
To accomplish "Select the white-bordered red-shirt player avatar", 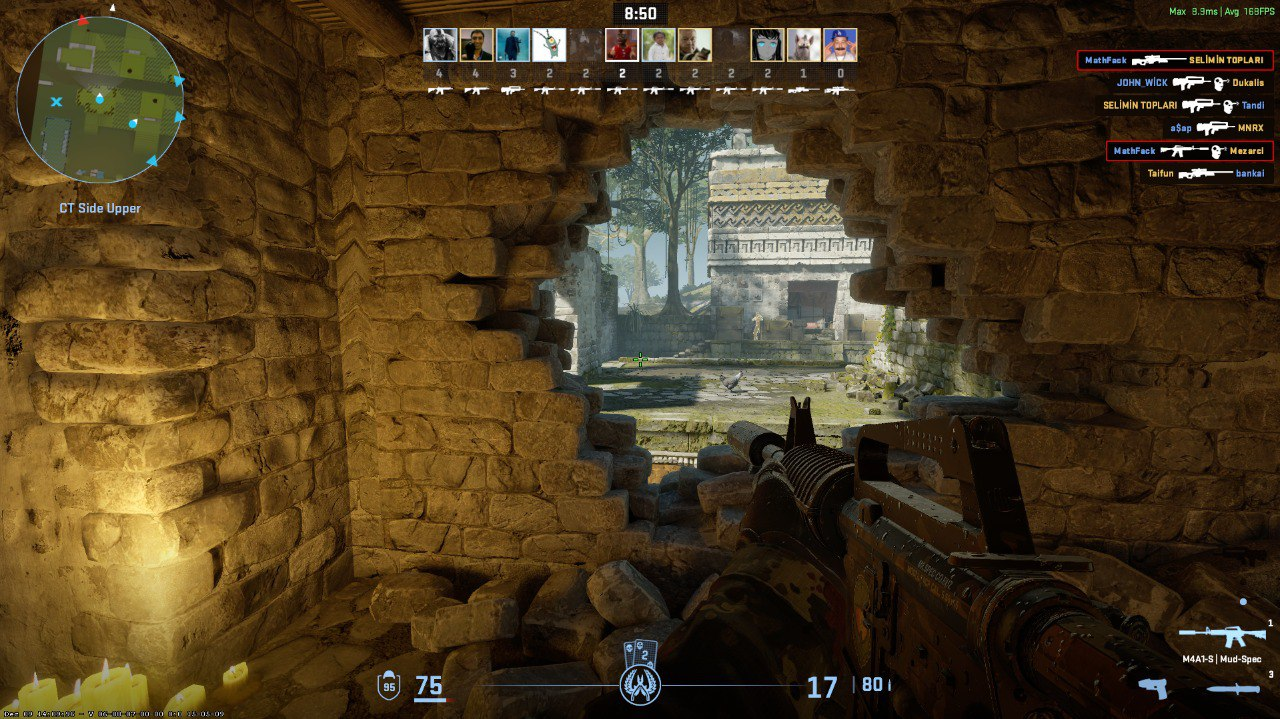I will 622,45.
